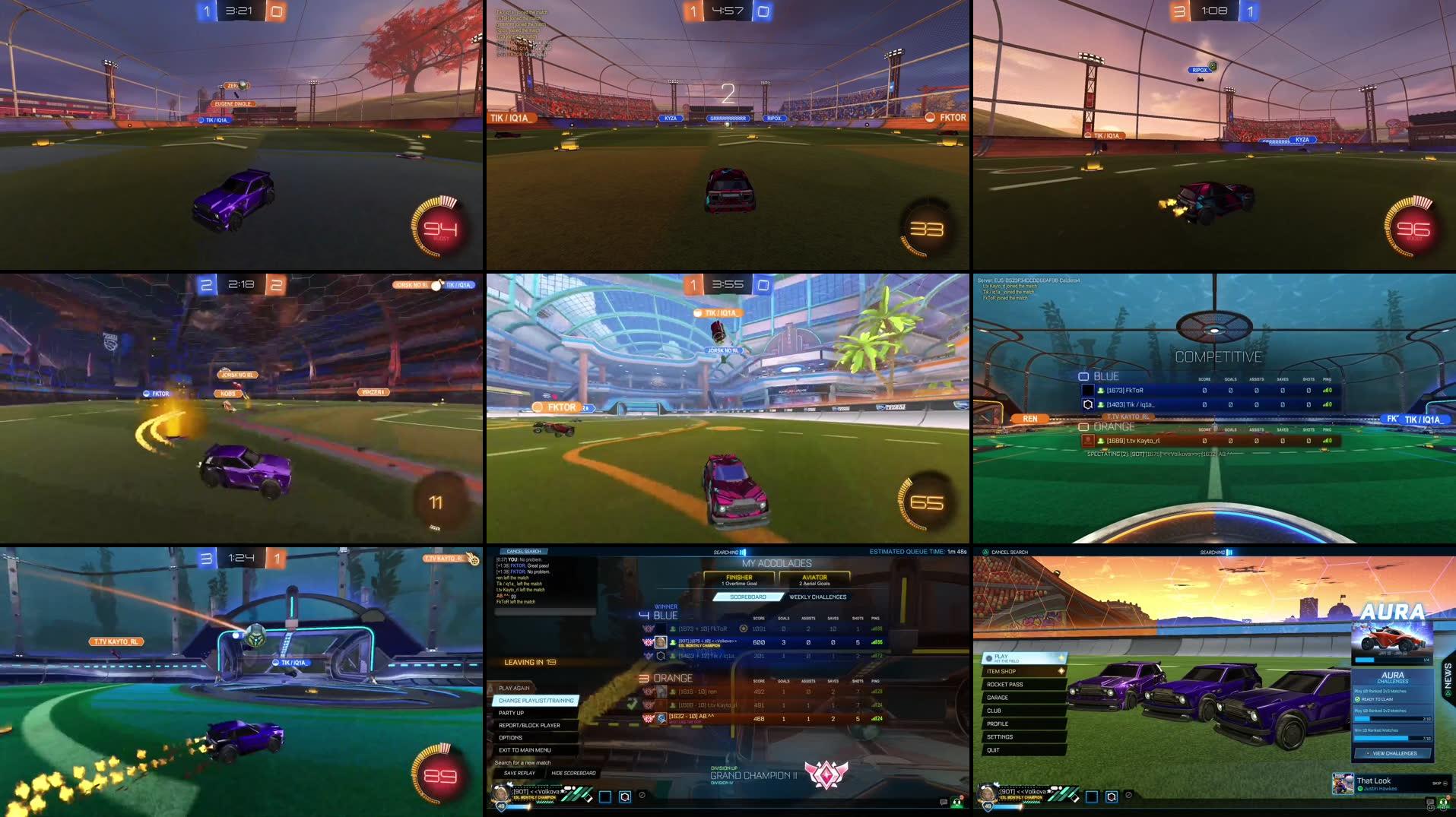
Task: Toggle Hide Scoreboard
Action: point(573,772)
